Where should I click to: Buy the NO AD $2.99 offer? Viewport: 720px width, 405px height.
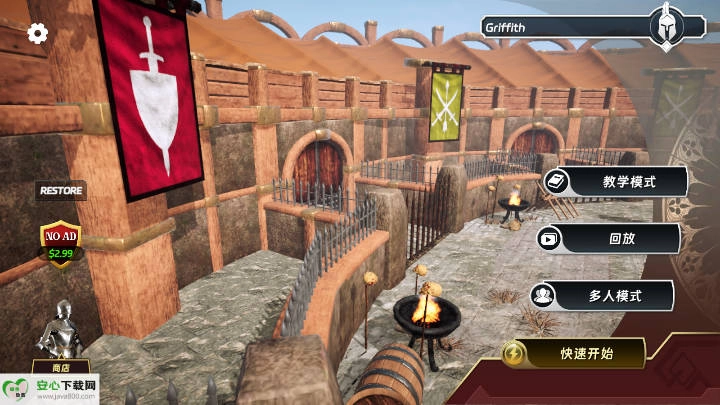coord(61,242)
